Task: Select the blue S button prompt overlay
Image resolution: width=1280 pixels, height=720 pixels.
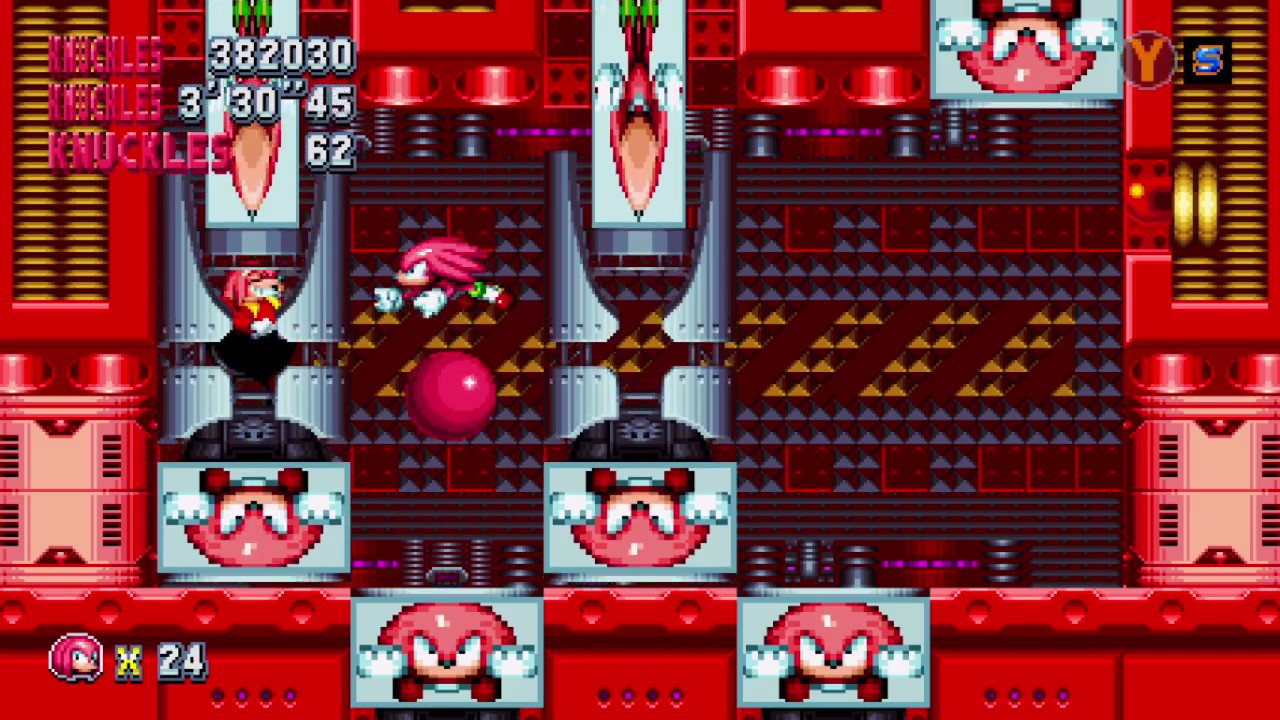Action: coord(1208,62)
